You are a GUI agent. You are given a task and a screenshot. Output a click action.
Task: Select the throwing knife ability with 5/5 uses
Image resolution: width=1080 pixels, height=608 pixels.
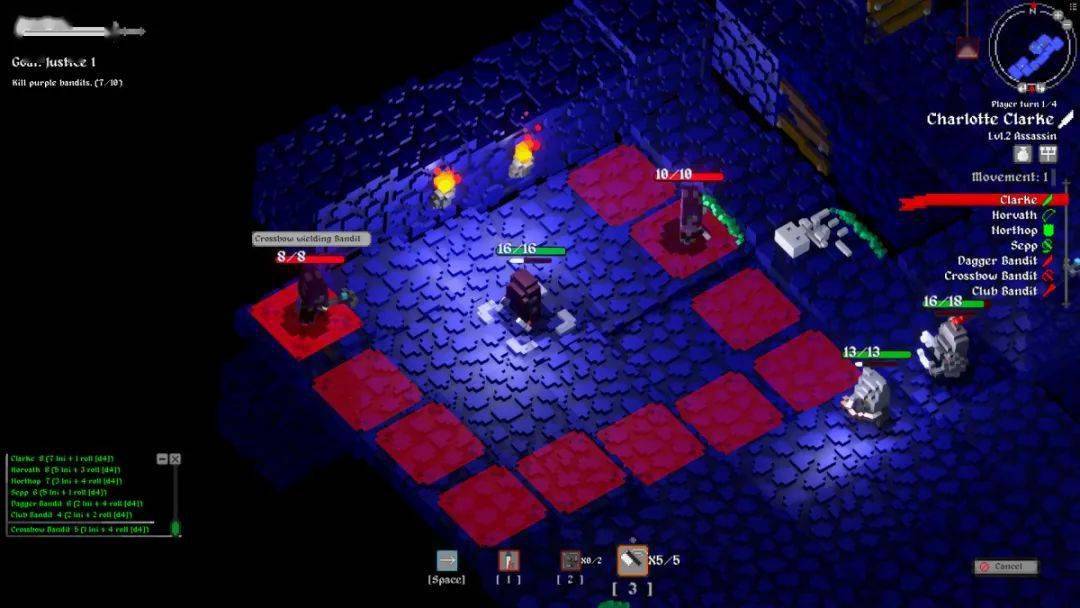pyautogui.click(x=632, y=561)
